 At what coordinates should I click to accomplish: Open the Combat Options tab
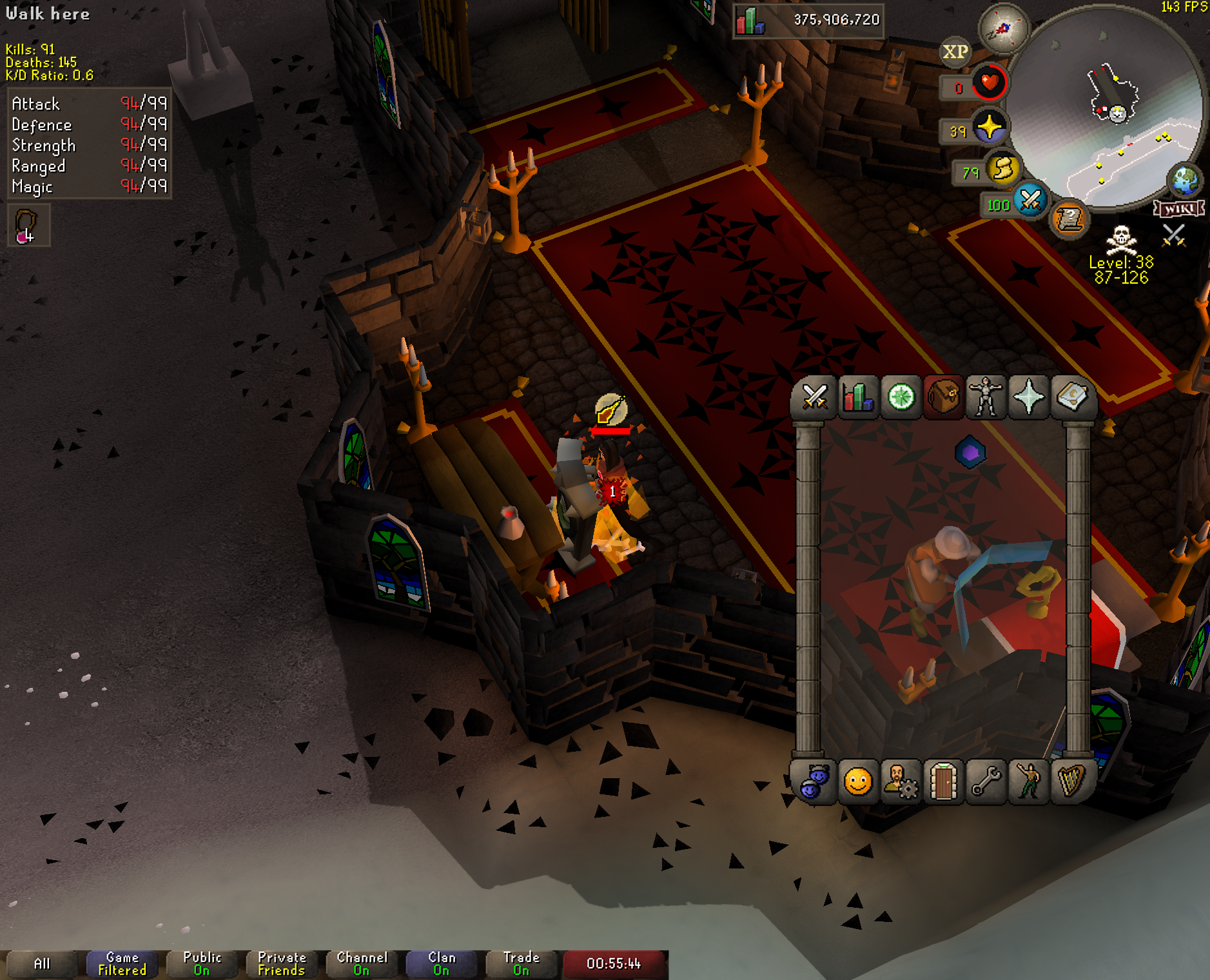(815, 397)
